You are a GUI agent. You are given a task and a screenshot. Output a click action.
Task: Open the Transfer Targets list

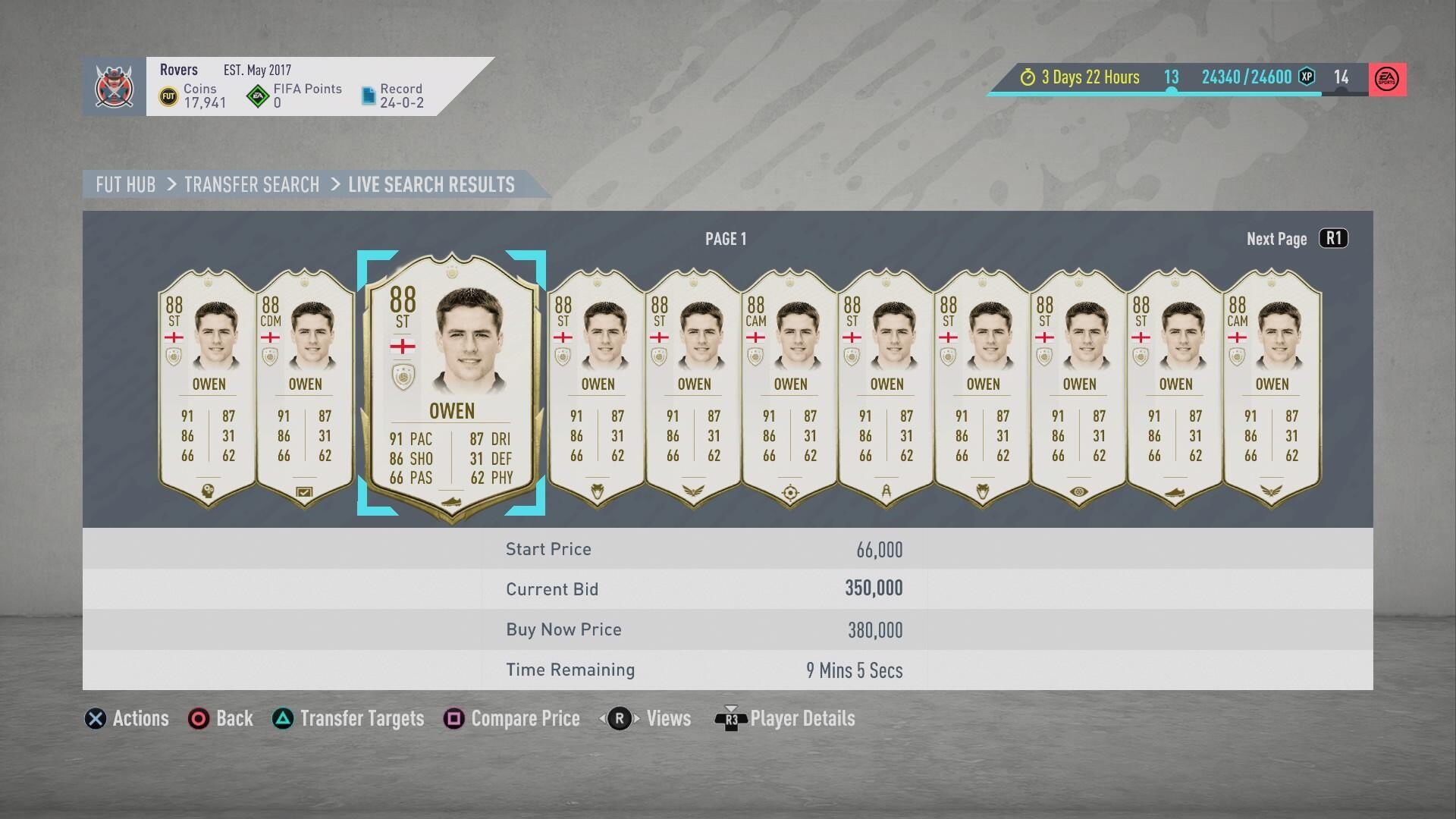[x=349, y=718]
